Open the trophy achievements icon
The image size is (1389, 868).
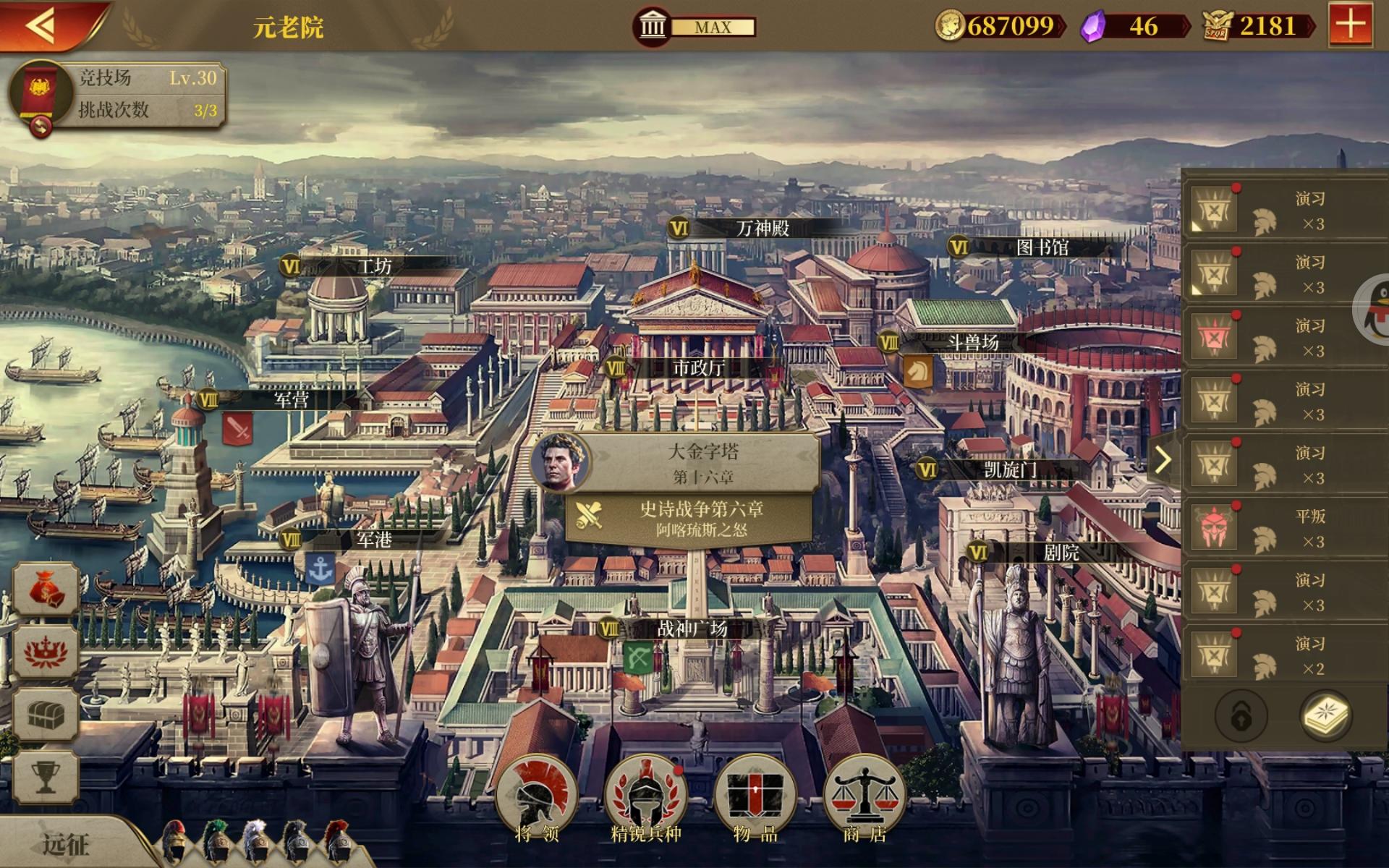pos(45,776)
